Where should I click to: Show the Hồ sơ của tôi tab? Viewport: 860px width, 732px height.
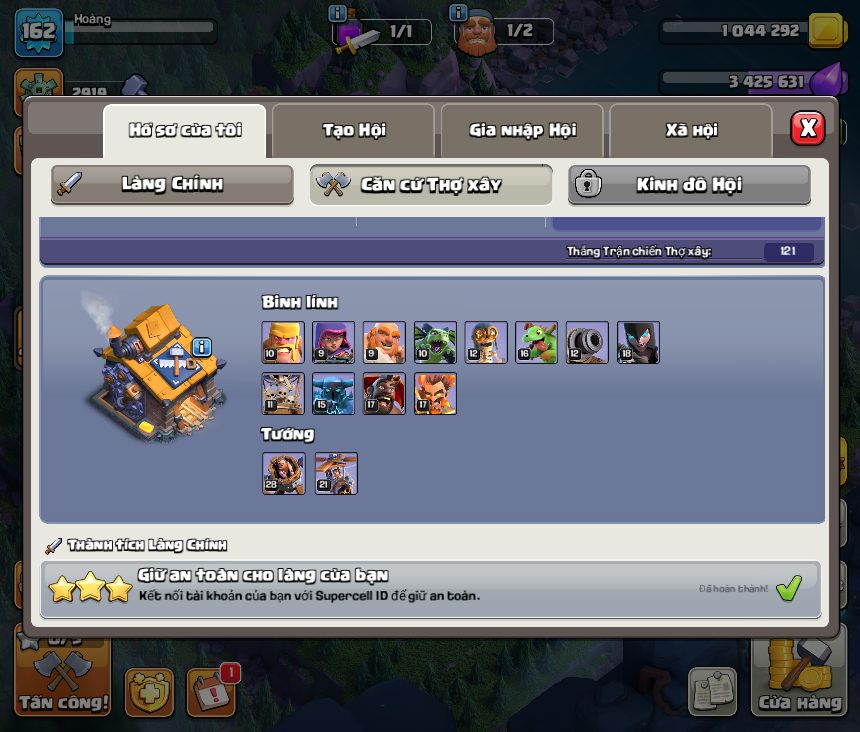click(185, 130)
